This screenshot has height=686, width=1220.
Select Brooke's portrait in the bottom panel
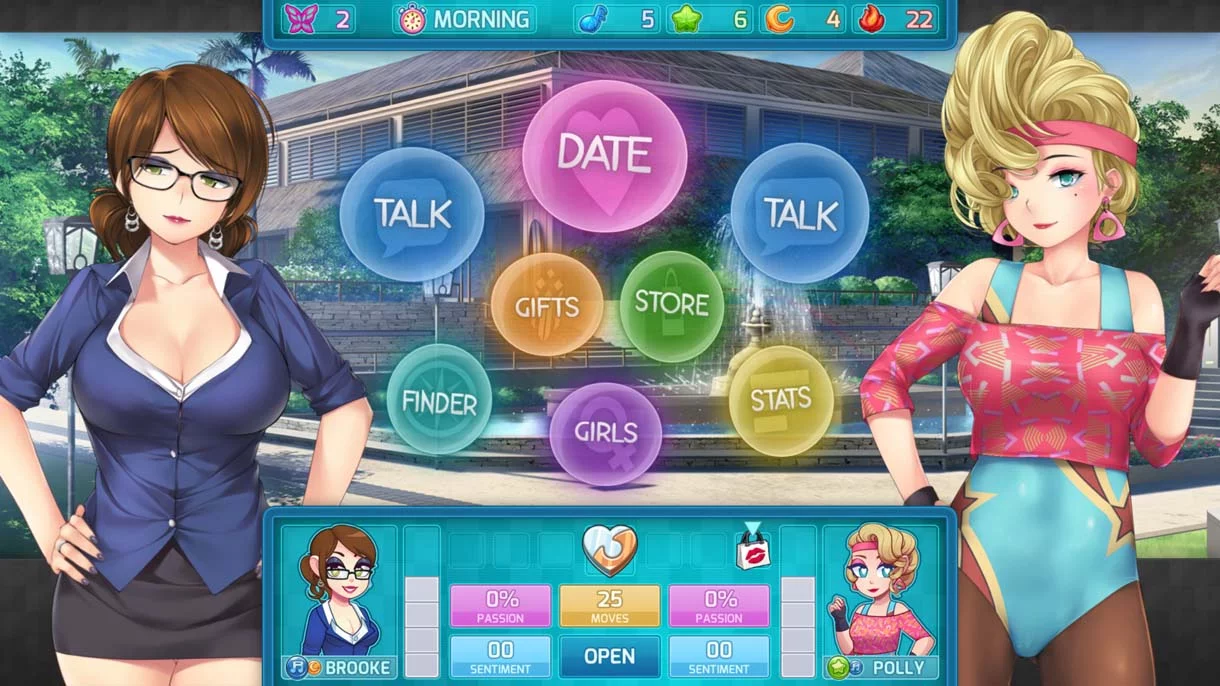click(338, 588)
